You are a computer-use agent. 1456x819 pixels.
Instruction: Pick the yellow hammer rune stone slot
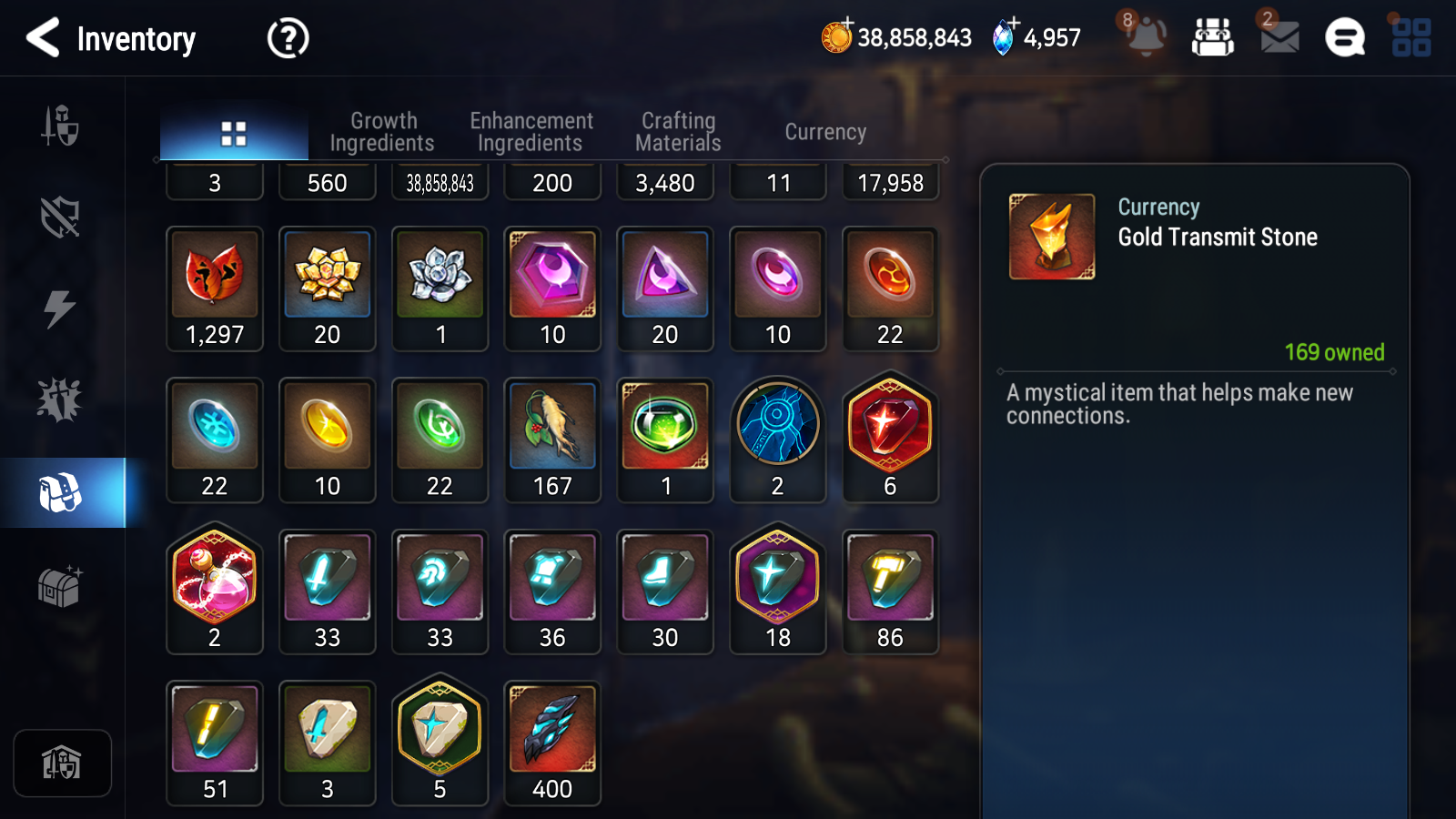pos(890,591)
